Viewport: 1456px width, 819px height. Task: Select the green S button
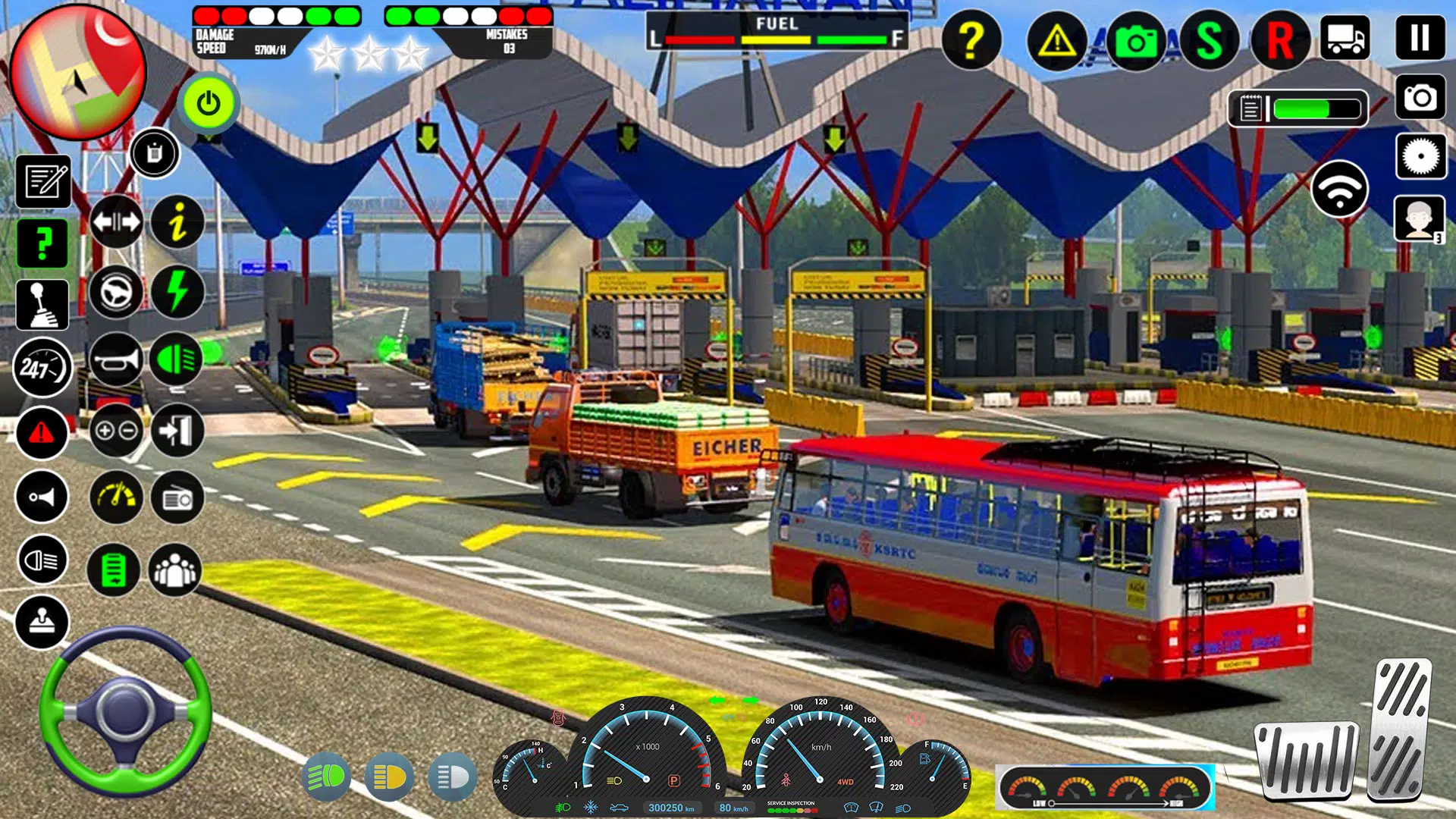point(1209,41)
